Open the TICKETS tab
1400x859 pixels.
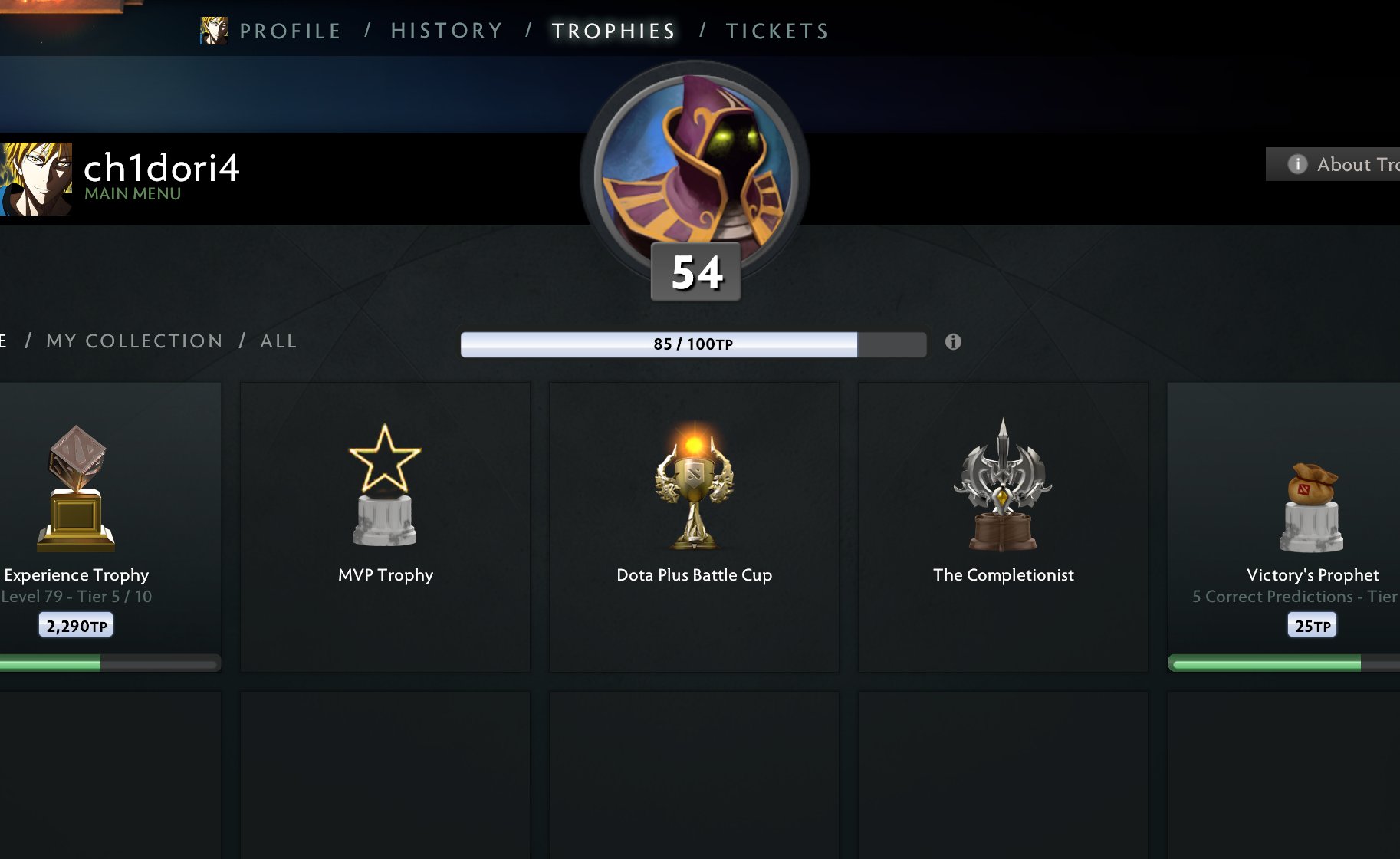pyautogui.click(x=777, y=31)
